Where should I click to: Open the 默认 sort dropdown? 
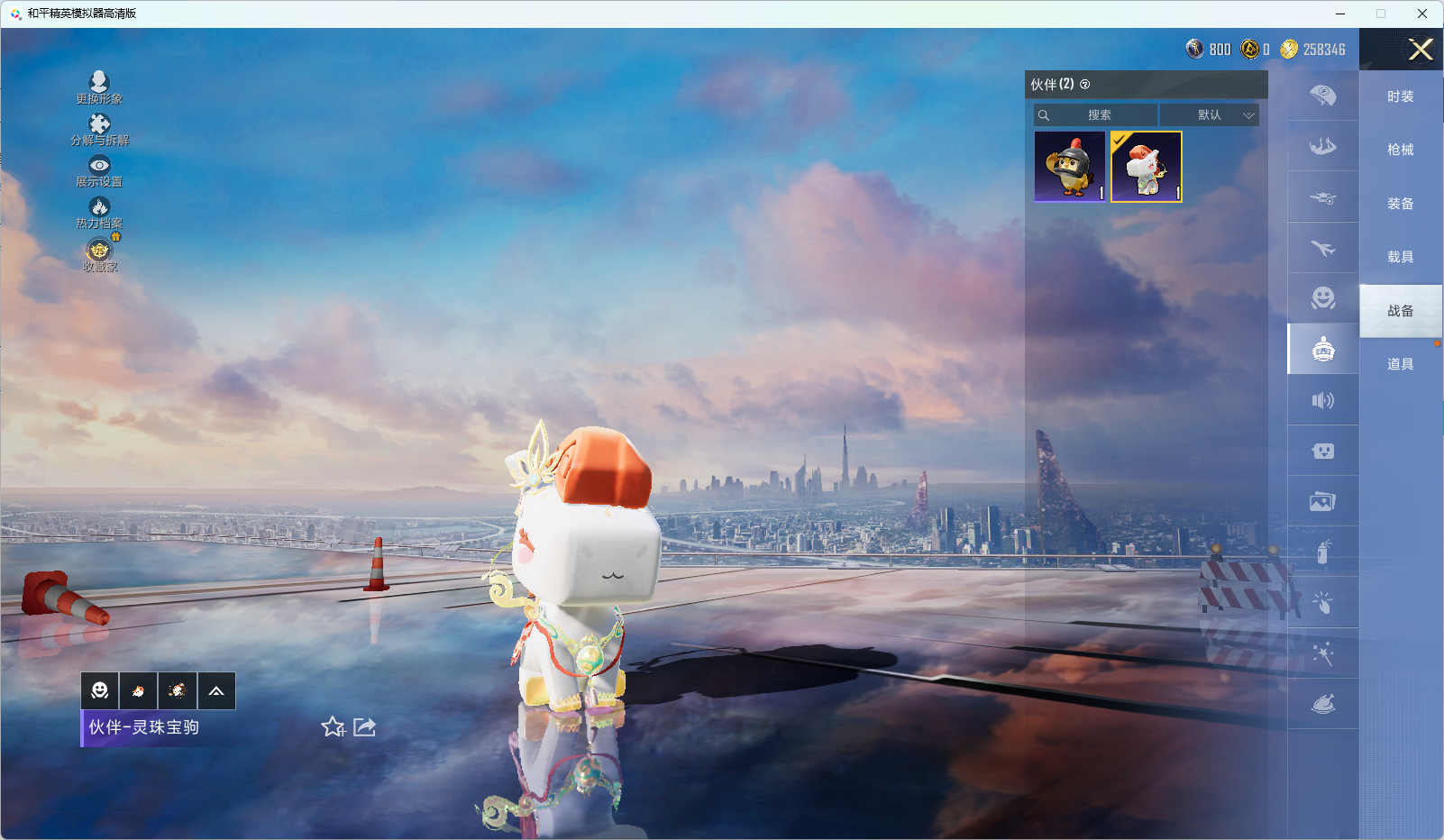(1209, 115)
